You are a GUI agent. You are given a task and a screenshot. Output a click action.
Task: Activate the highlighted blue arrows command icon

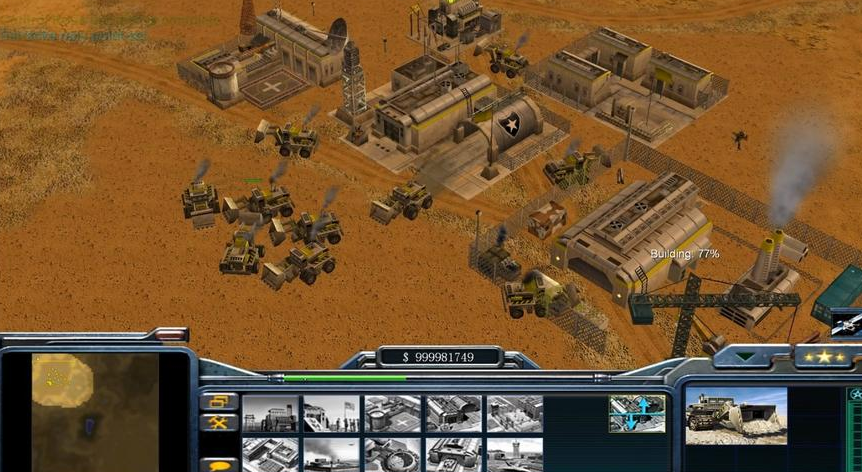pos(637,413)
